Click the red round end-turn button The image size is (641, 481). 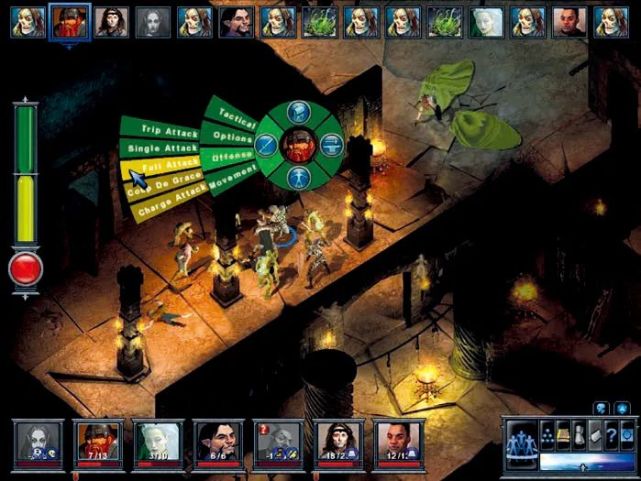point(25,268)
